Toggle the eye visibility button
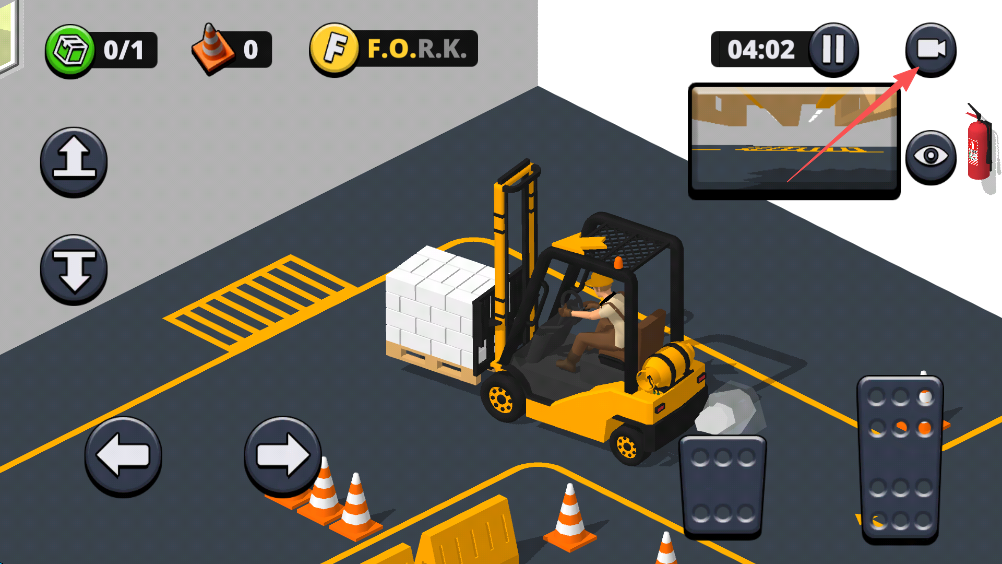Image resolution: width=1002 pixels, height=564 pixels. point(930,156)
